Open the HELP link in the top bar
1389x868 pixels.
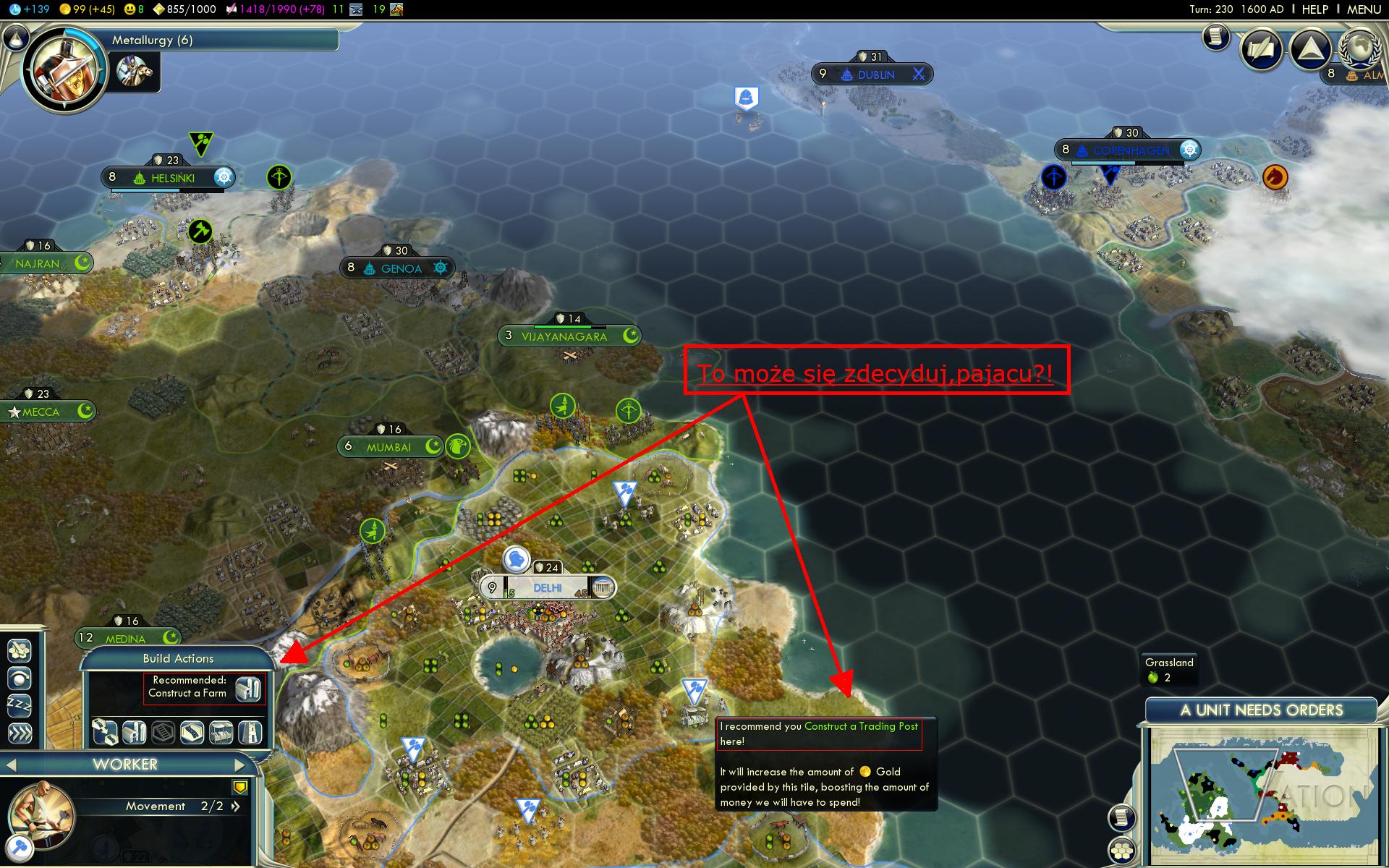point(1314,9)
